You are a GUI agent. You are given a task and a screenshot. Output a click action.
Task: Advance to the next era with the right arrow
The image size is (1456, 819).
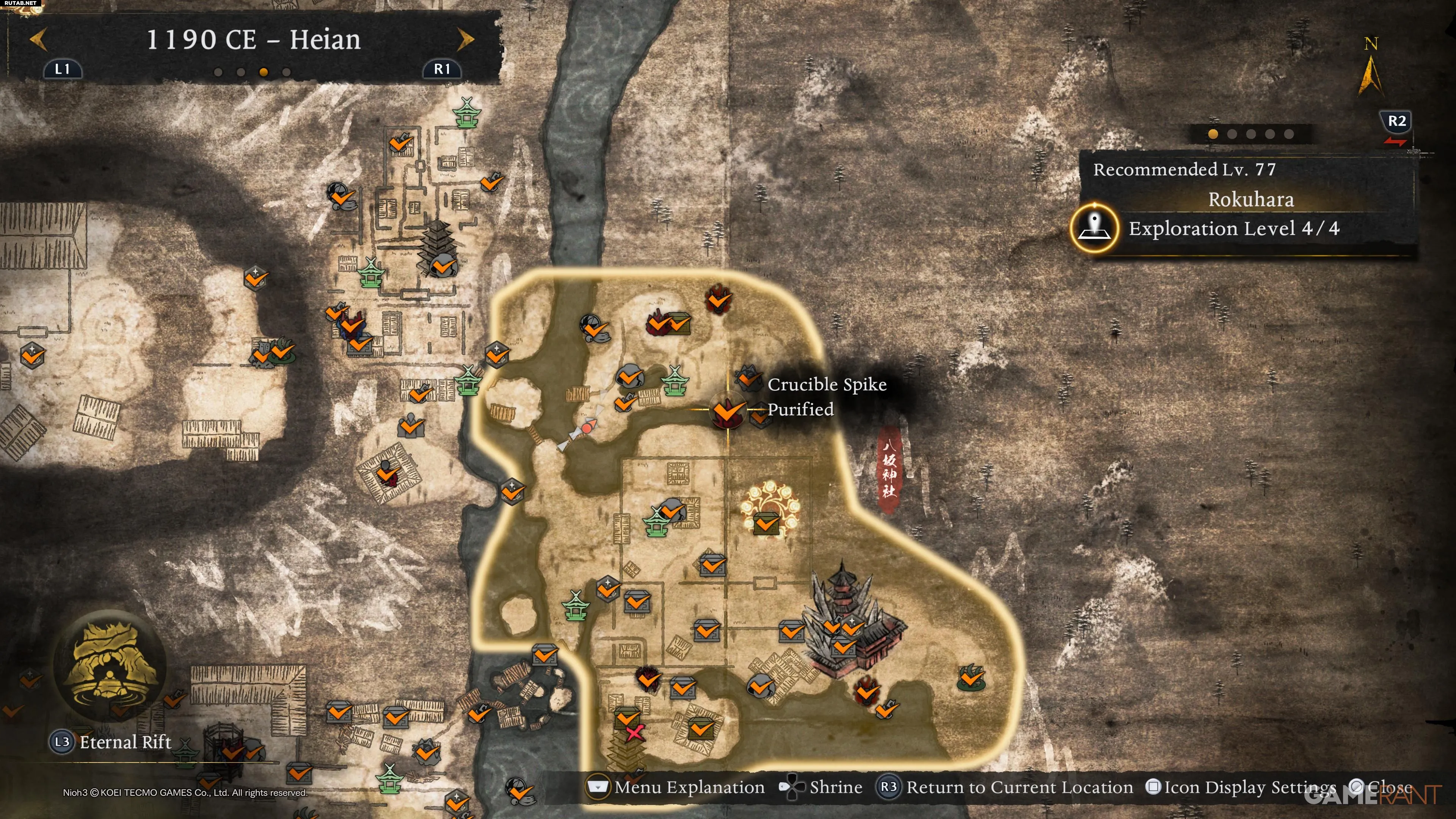click(x=465, y=39)
